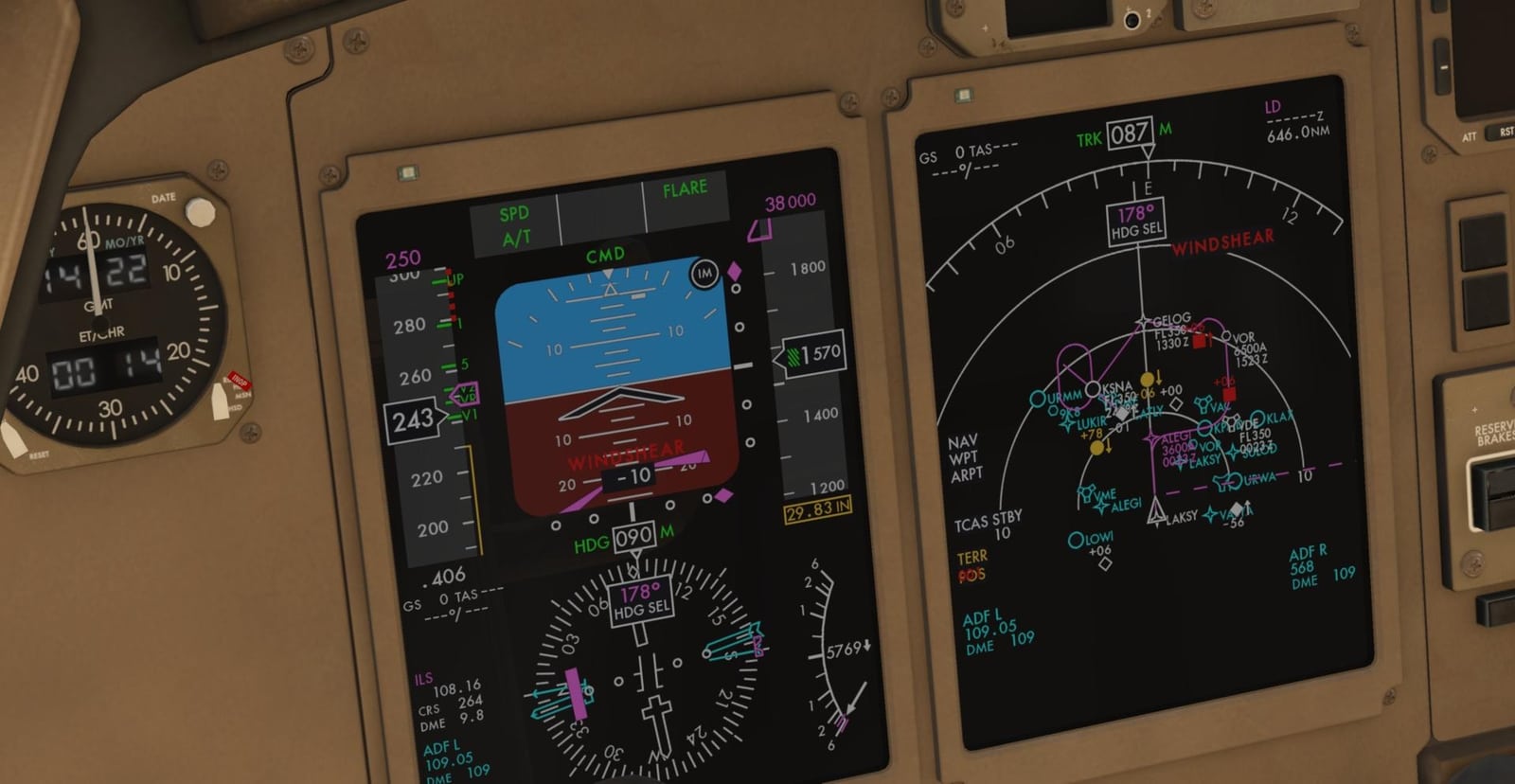Turn the DATE knob on the clock
Screen dimensions: 1515x784
click(199, 210)
